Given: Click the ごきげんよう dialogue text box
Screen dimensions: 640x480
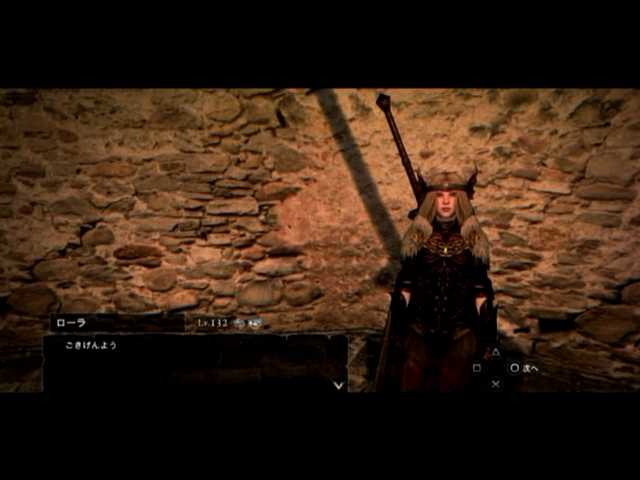Looking at the screenshot, I should [195, 362].
